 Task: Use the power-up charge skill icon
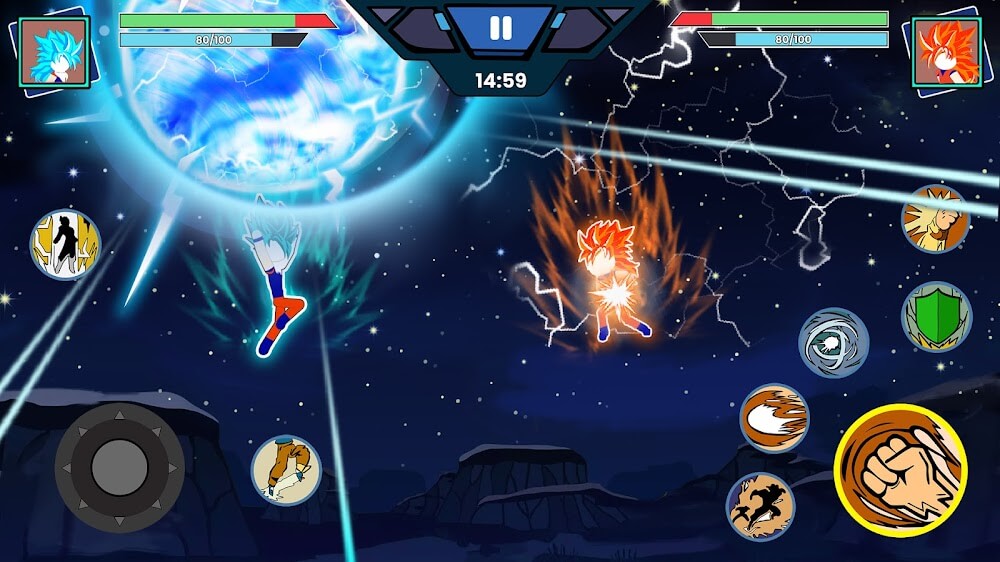click(x=935, y=219)
